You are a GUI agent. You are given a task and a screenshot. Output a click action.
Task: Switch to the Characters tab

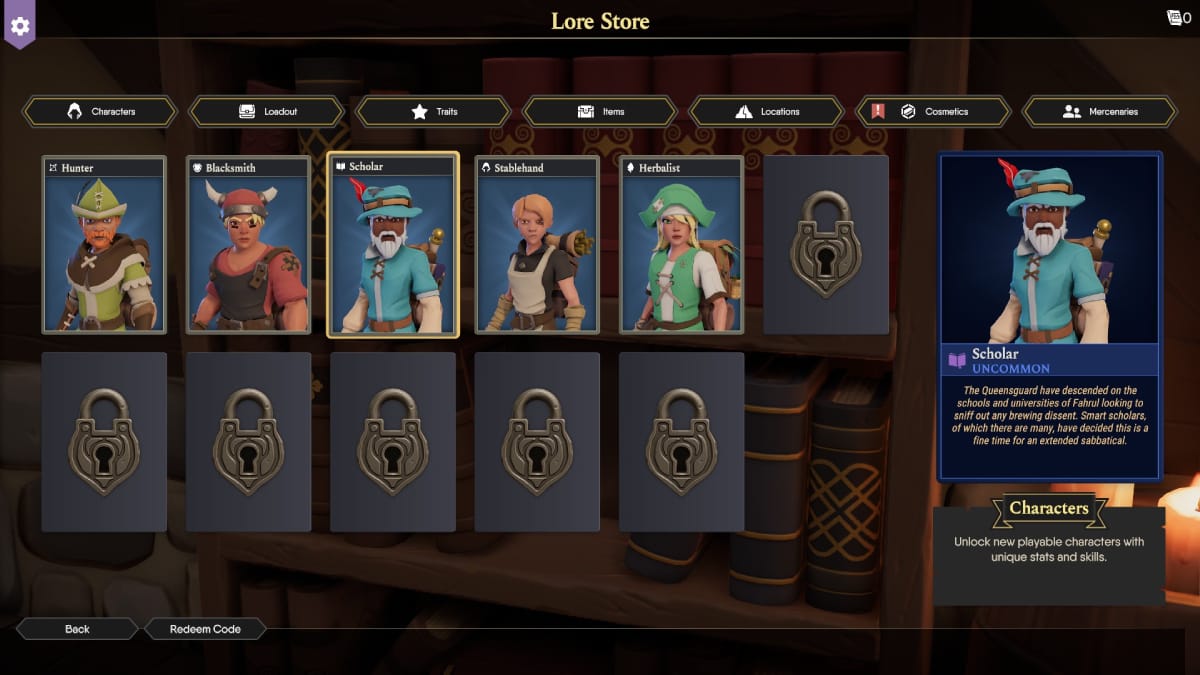click(100, 112)
